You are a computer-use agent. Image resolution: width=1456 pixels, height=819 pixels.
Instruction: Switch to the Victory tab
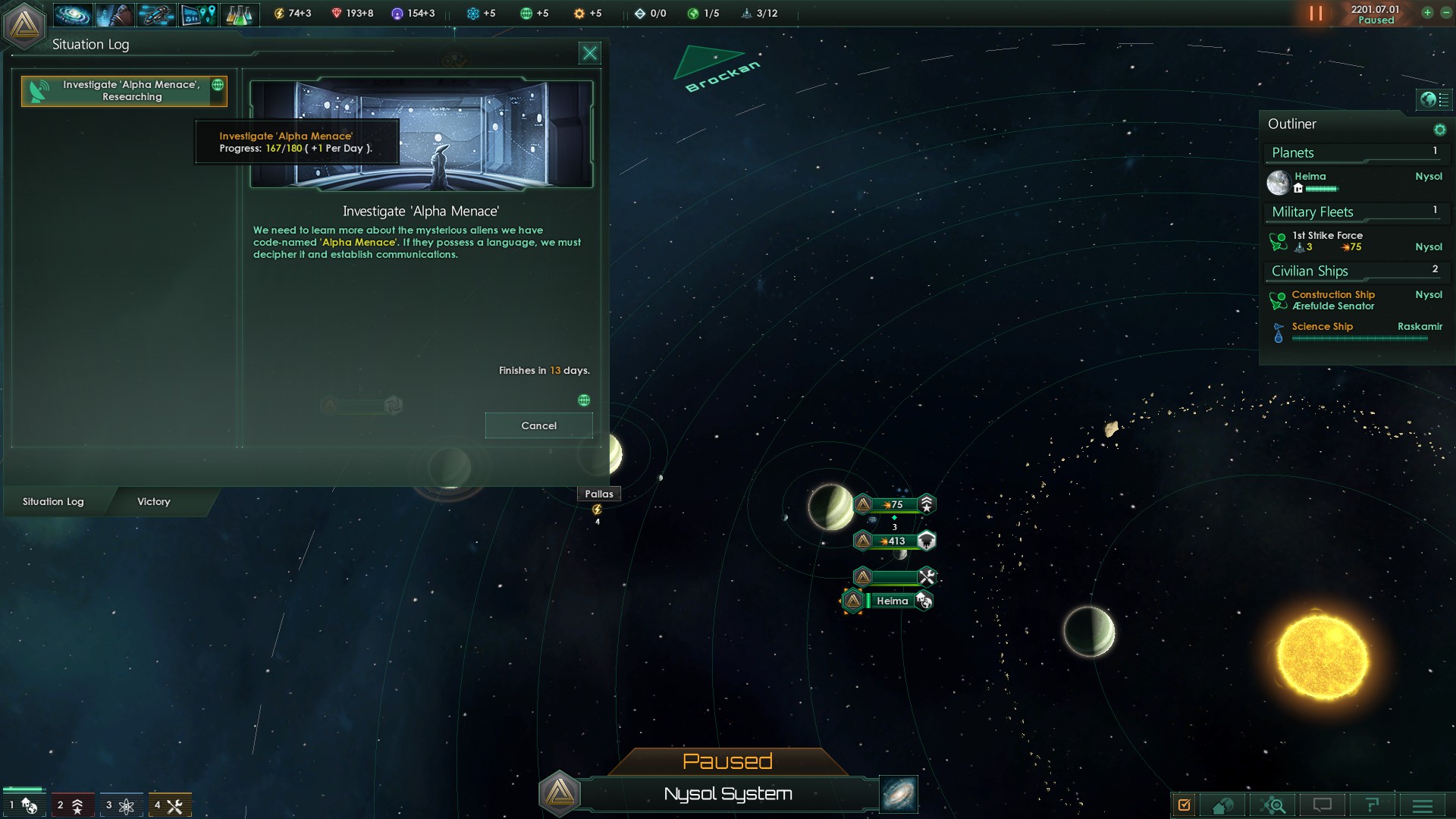pyautogui.click(x=154, y=501)
